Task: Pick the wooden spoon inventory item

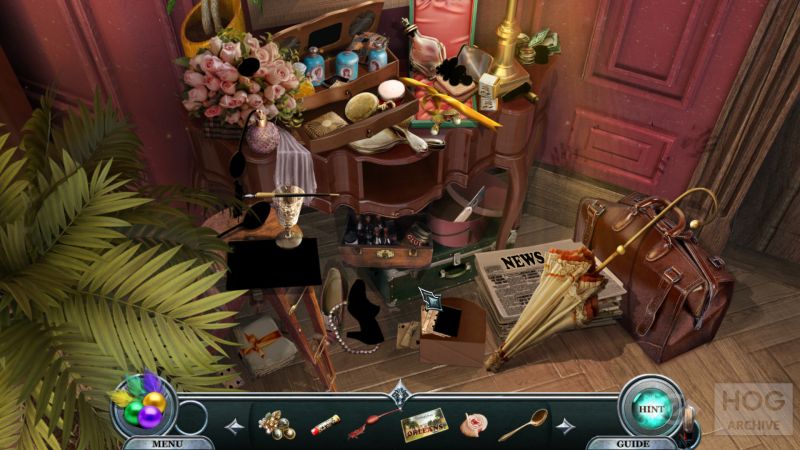Action: point(523,424)
